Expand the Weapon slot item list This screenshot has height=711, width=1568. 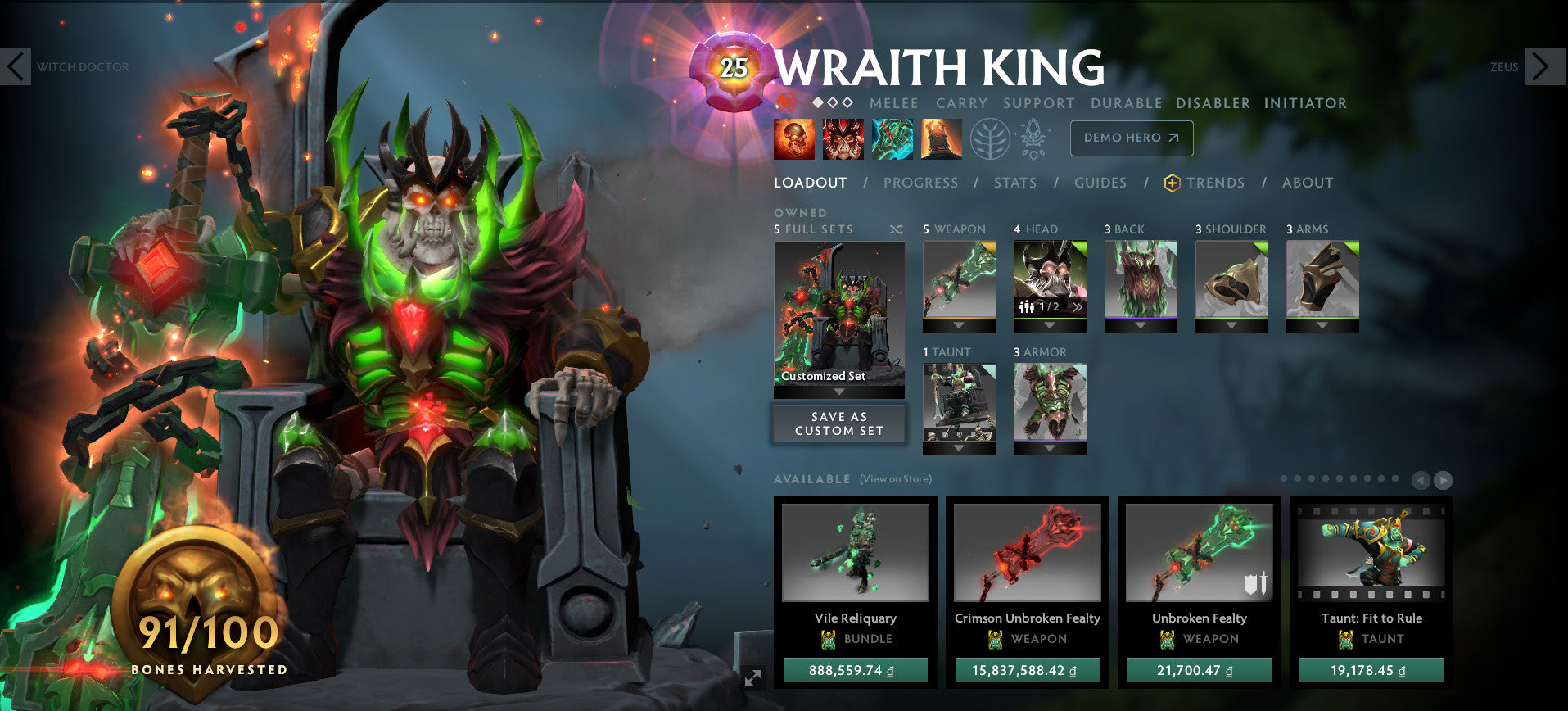pyautogui.click(x=959, y=325)
